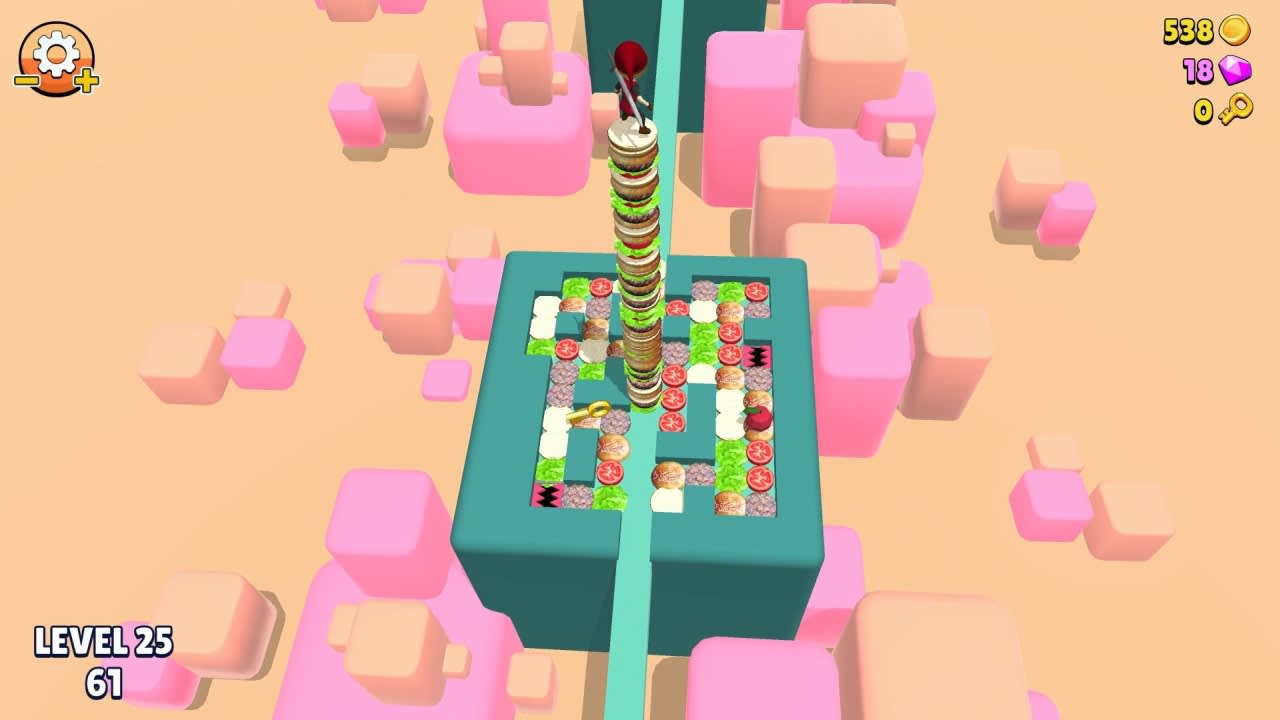Viewport: 1280px width, 720px height.
Task: Click the gold coin icon showing 538
Action: click(x=1235, y=30)
